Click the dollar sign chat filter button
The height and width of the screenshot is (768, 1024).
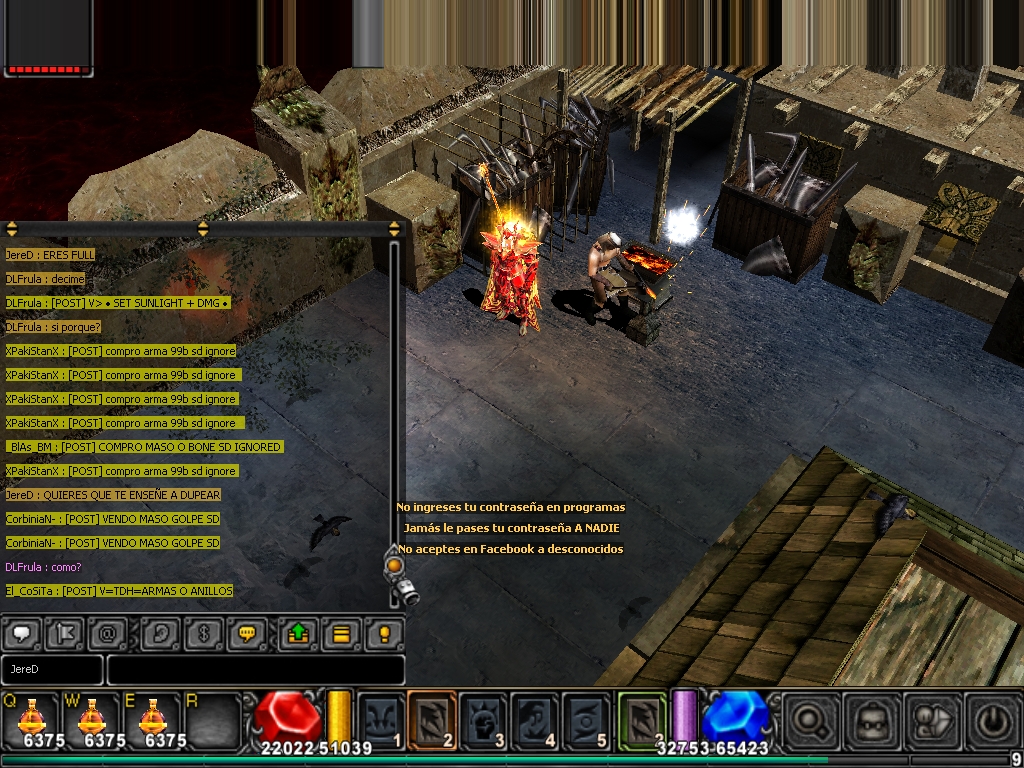(x=204, y=633)
